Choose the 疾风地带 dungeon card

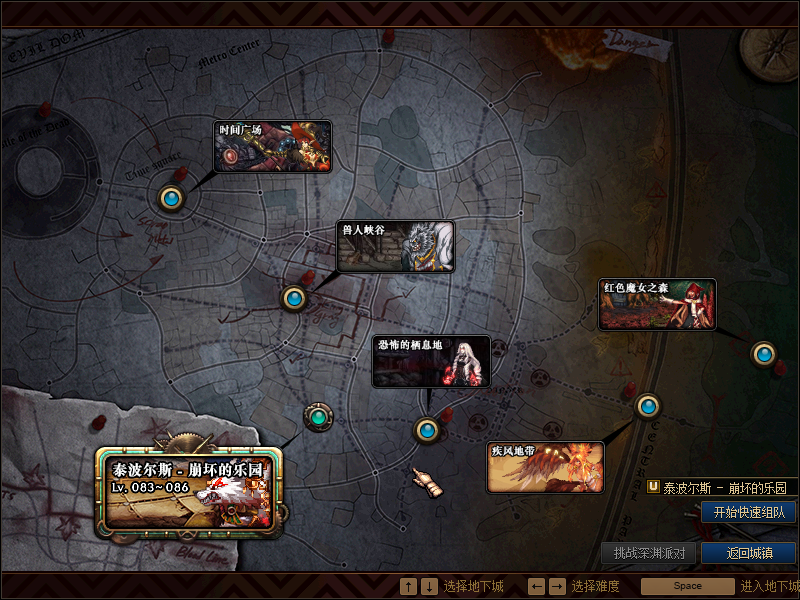point(545,468)
